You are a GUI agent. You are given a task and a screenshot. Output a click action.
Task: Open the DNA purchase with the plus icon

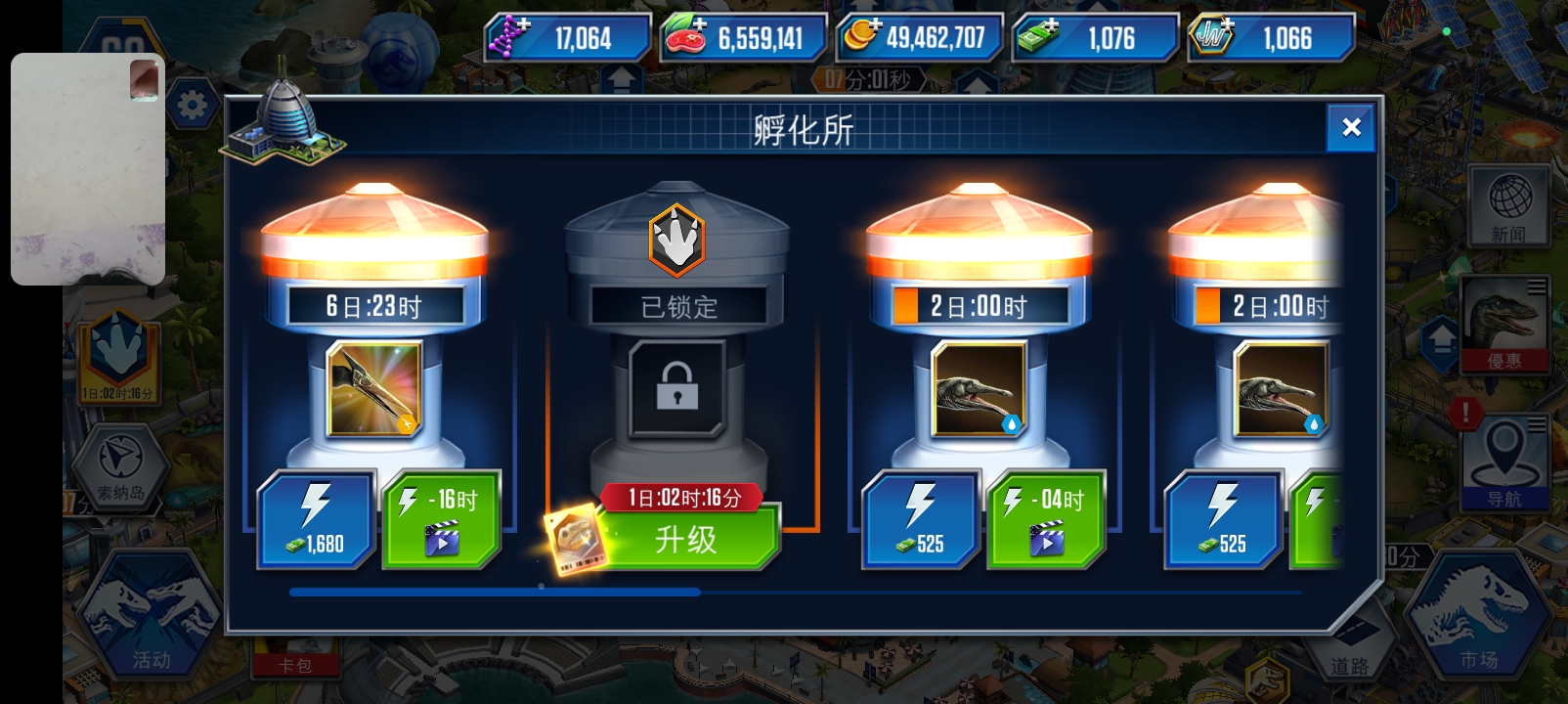507,32
